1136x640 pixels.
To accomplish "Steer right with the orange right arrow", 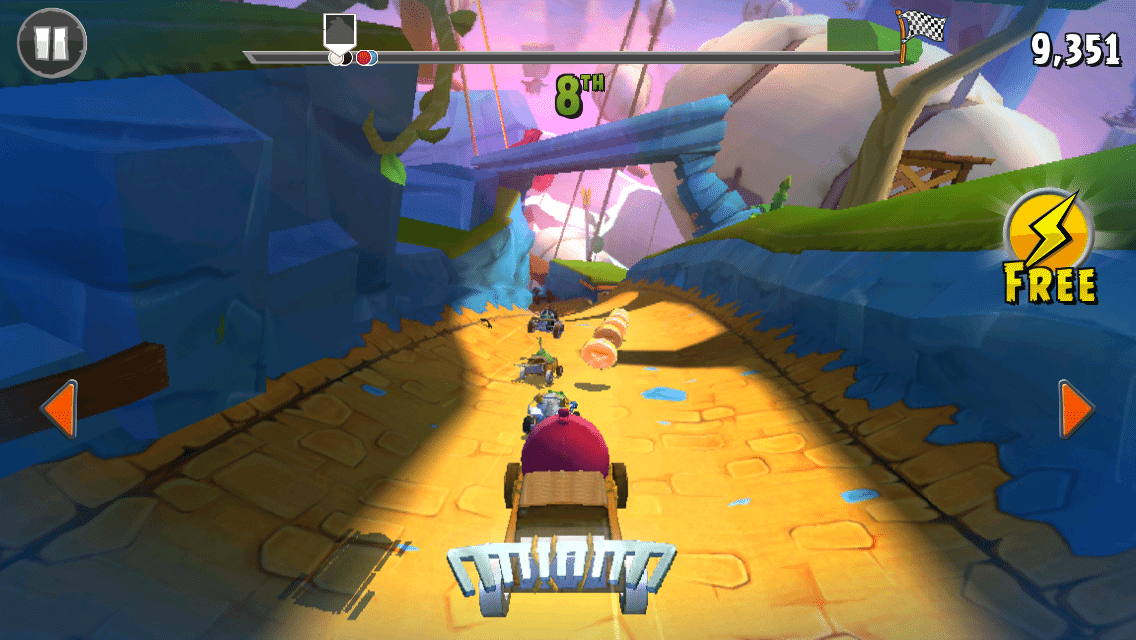I will click(1076, 408).
